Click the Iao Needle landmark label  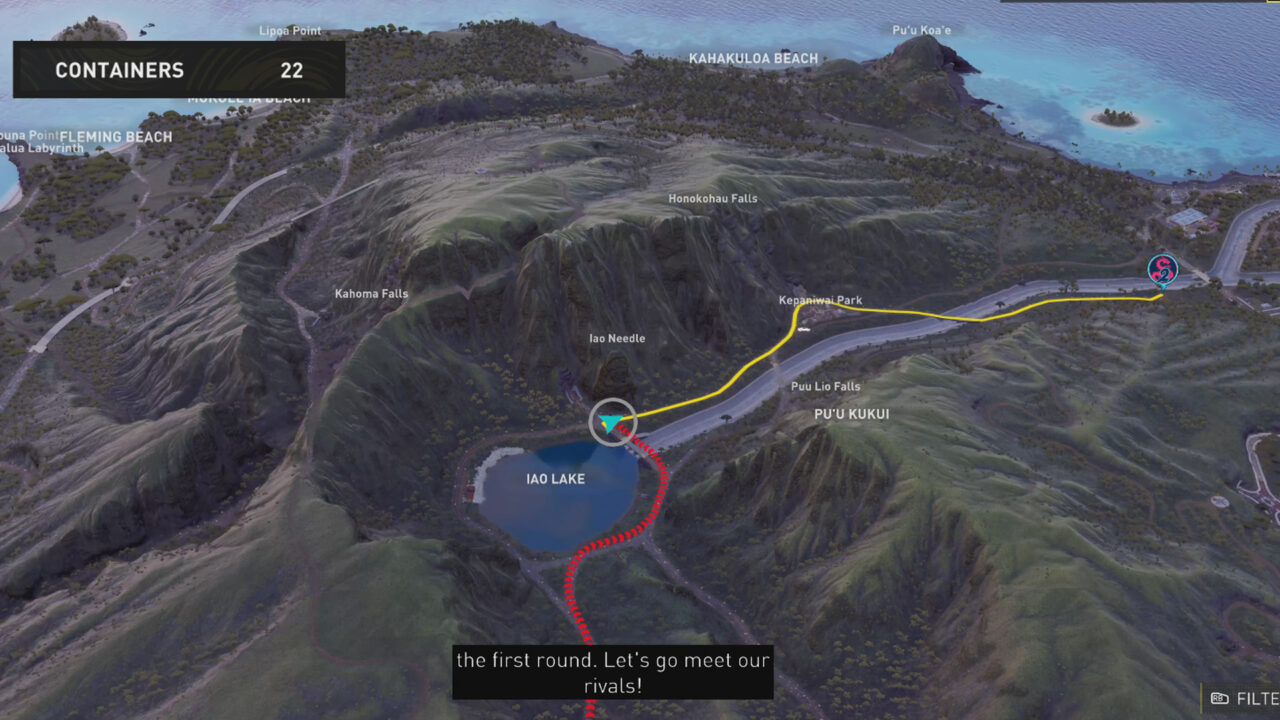[617, 338]
